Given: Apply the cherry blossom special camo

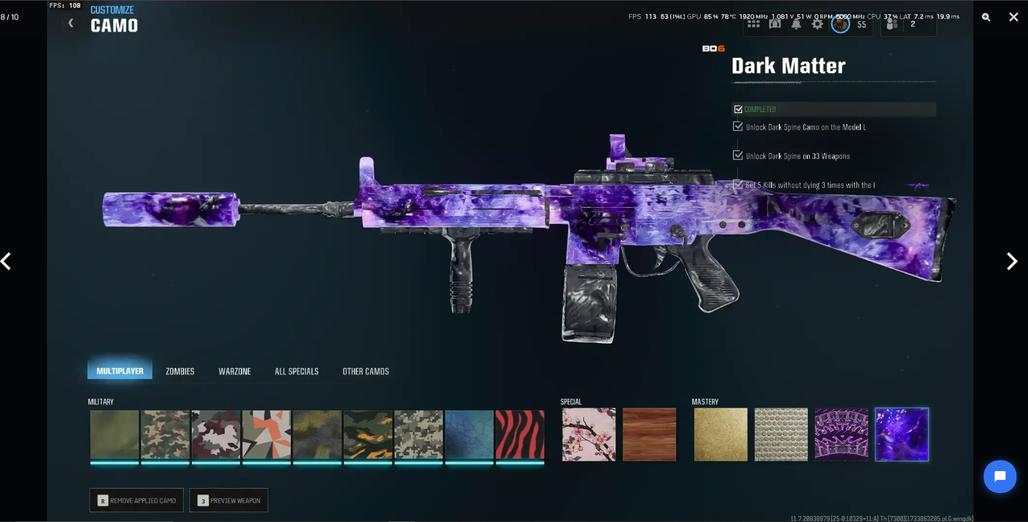Looking at the screenshot, I should [x=589, y=434].
